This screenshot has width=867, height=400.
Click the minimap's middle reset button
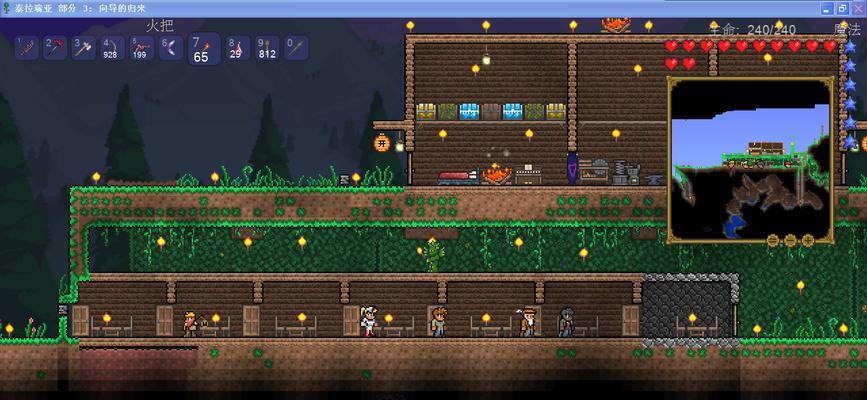[789, 240]
